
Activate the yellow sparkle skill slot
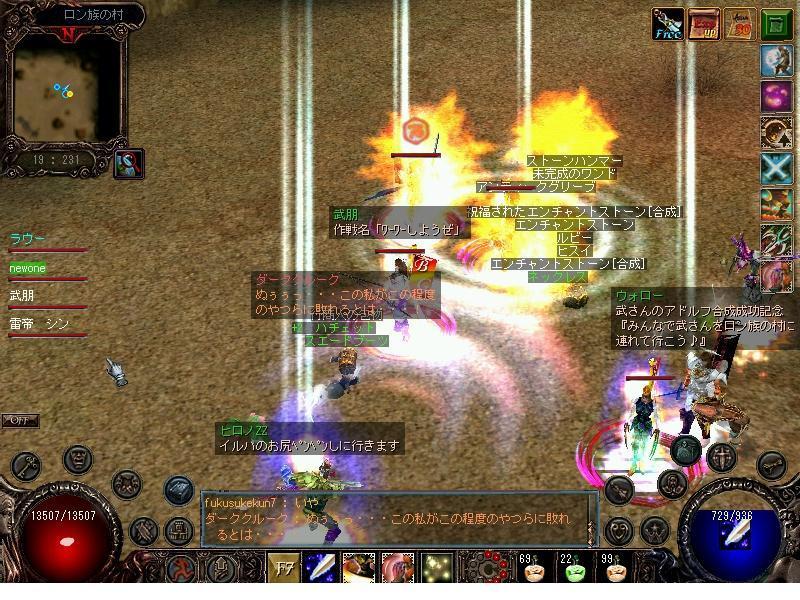(x=436, y=568)
